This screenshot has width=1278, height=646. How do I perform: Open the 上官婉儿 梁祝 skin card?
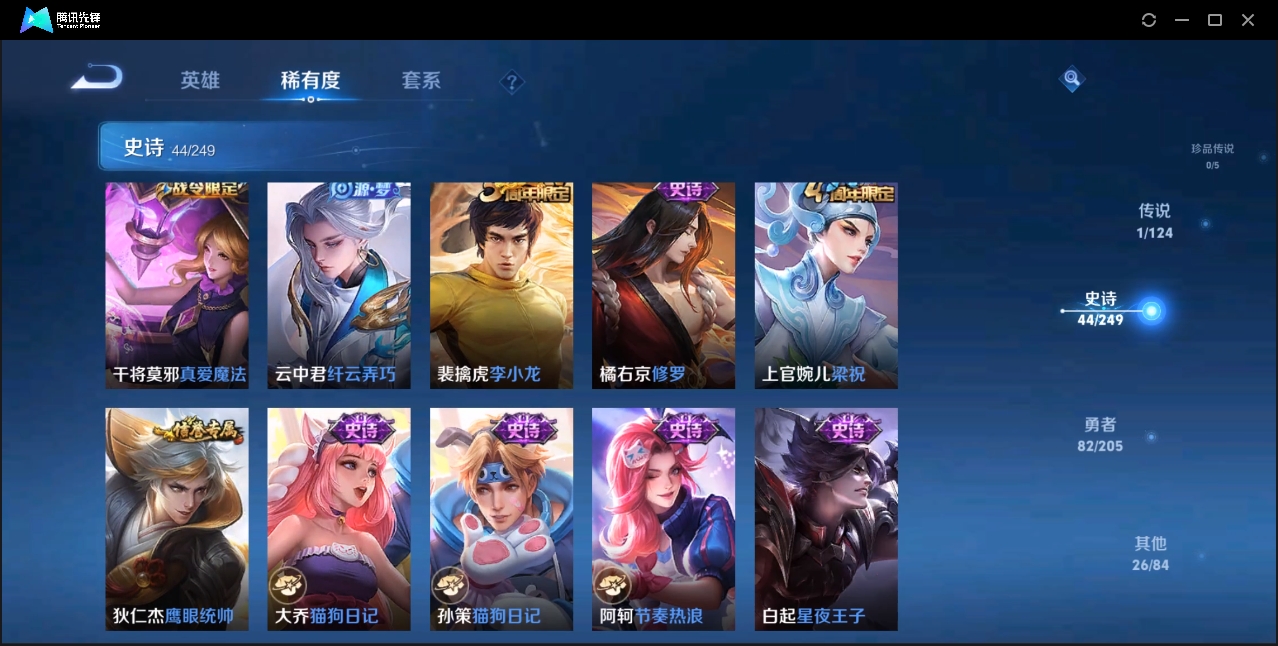tap(826, 285)
